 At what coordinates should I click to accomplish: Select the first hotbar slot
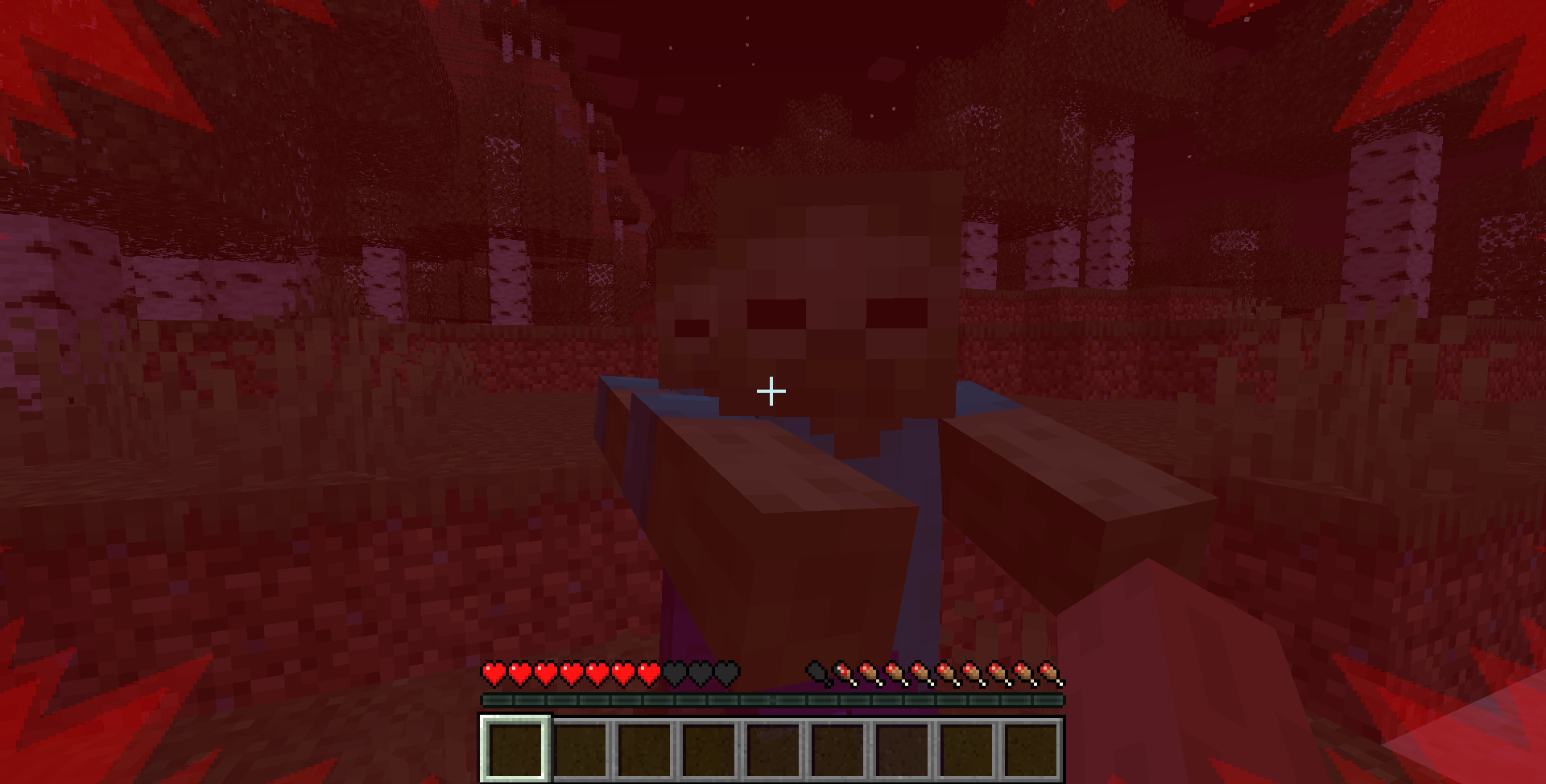[x=515, y=749]
